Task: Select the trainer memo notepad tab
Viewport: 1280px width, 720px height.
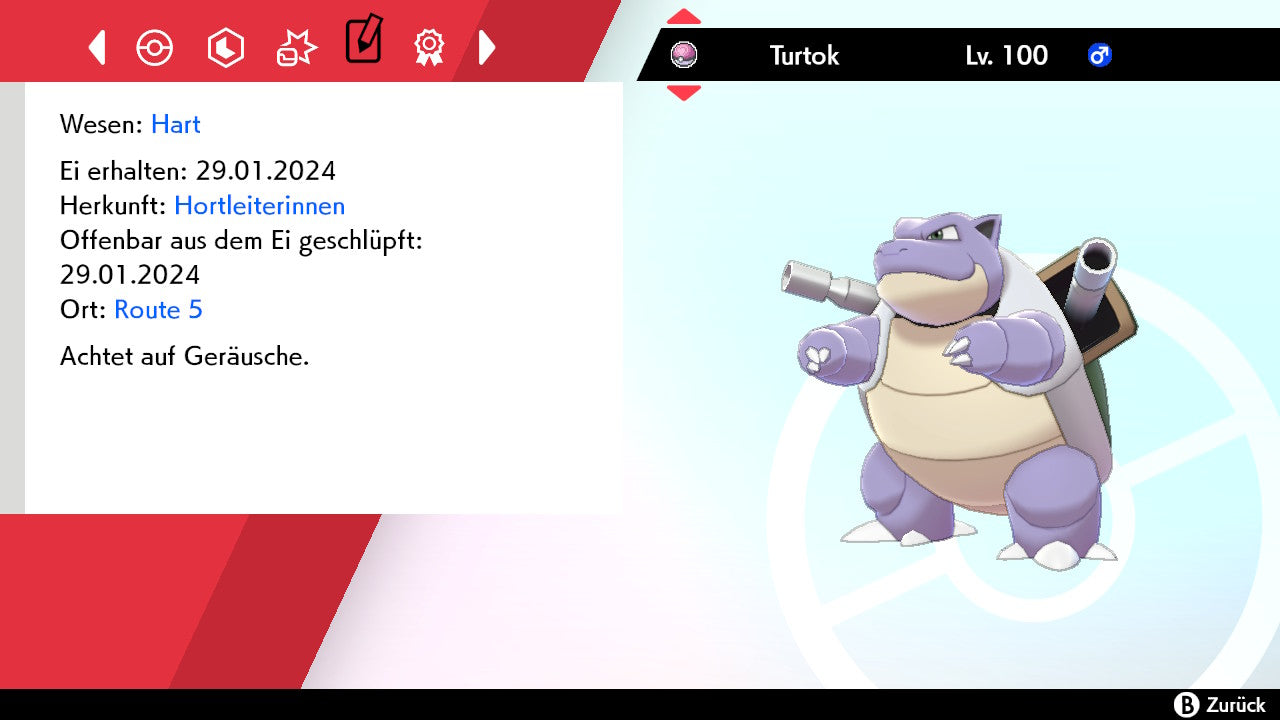Action: coord(363,41)
